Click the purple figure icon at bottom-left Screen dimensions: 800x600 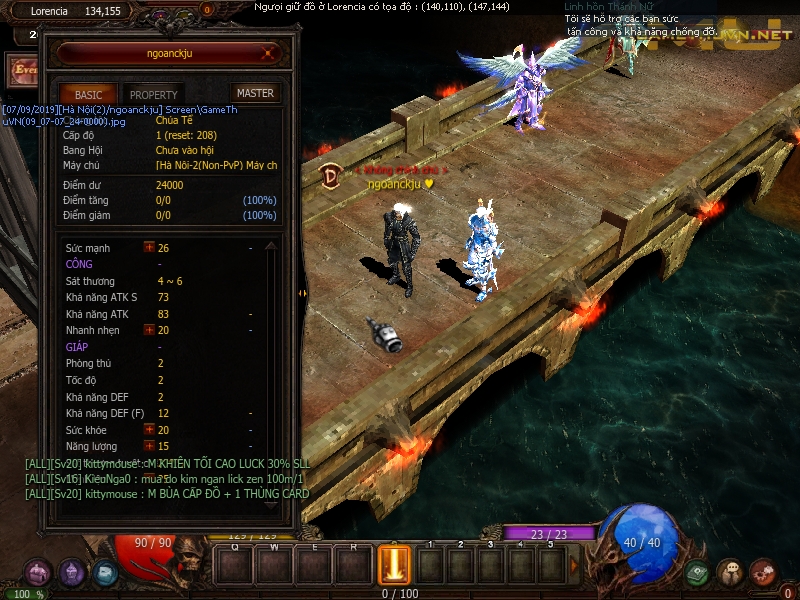click(x=71, y=573)
